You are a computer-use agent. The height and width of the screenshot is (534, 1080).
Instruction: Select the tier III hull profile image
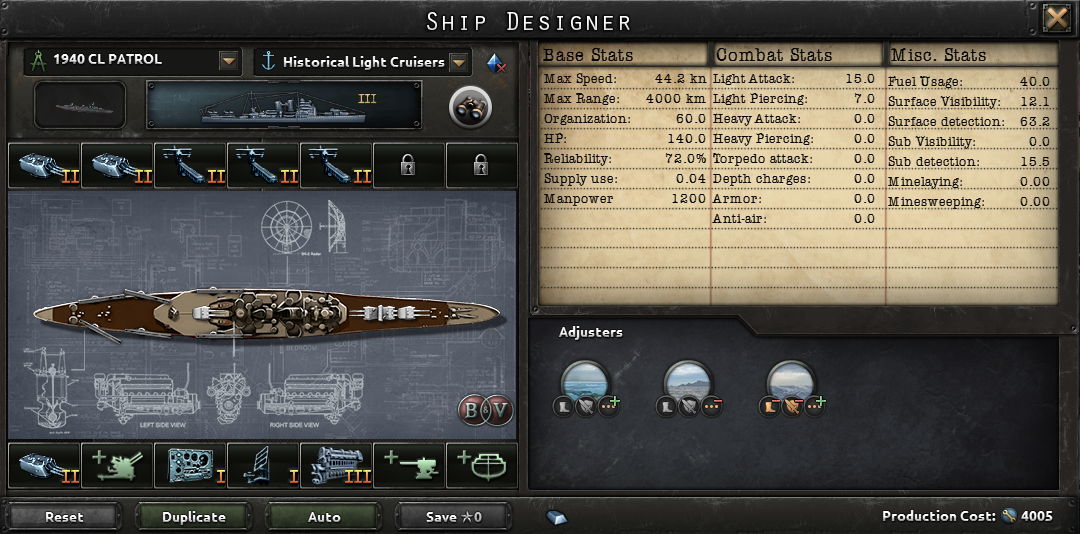[x=284, y=106]
